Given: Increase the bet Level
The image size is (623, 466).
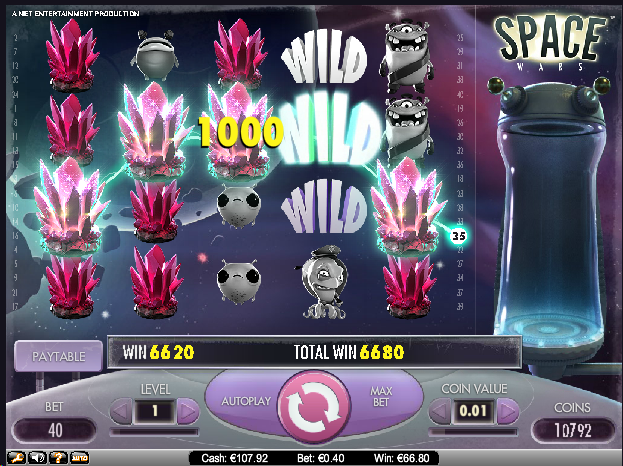Looking at the screenshot, I should (187, 411).
